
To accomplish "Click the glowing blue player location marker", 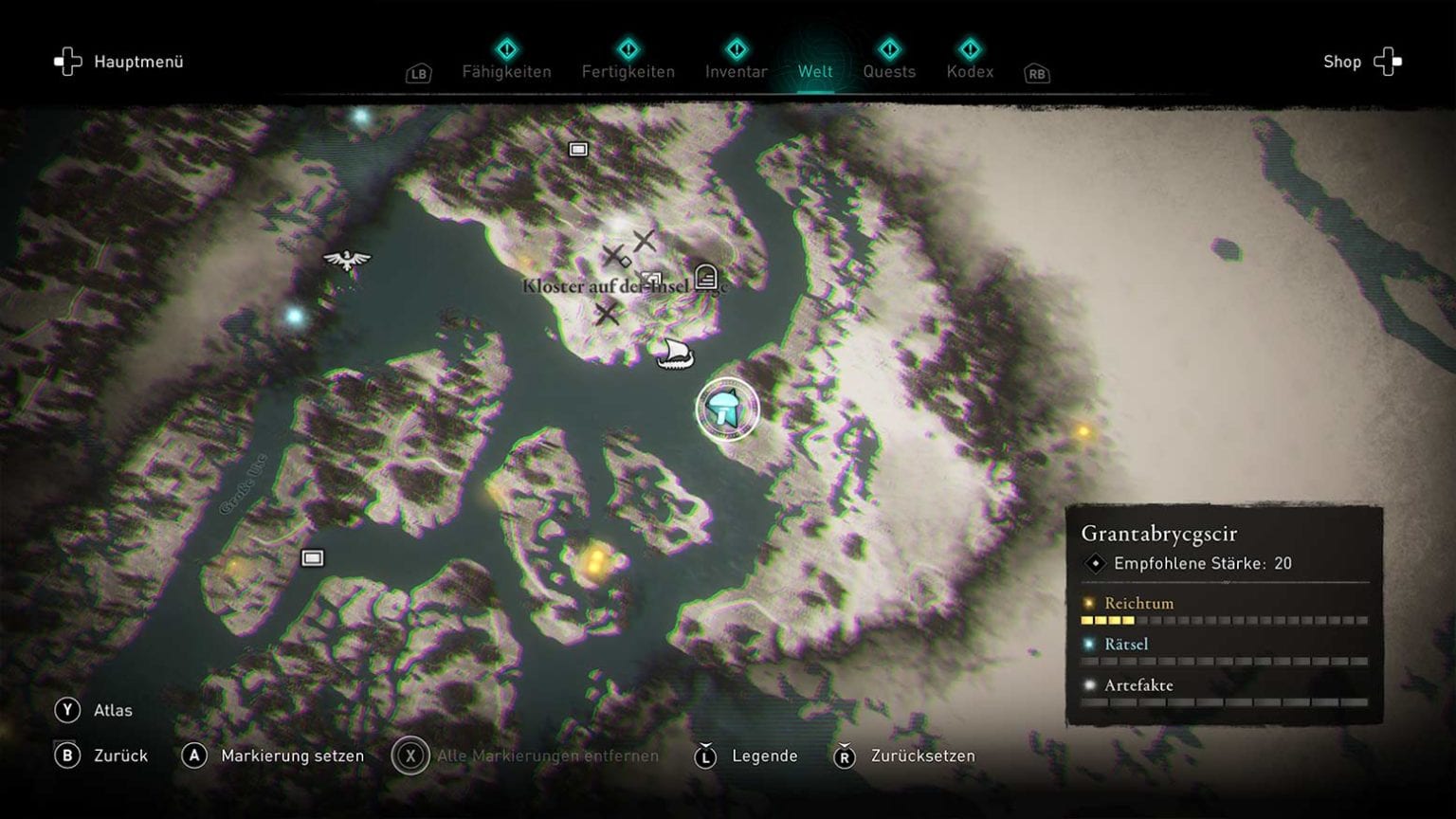I will [727, 409].
